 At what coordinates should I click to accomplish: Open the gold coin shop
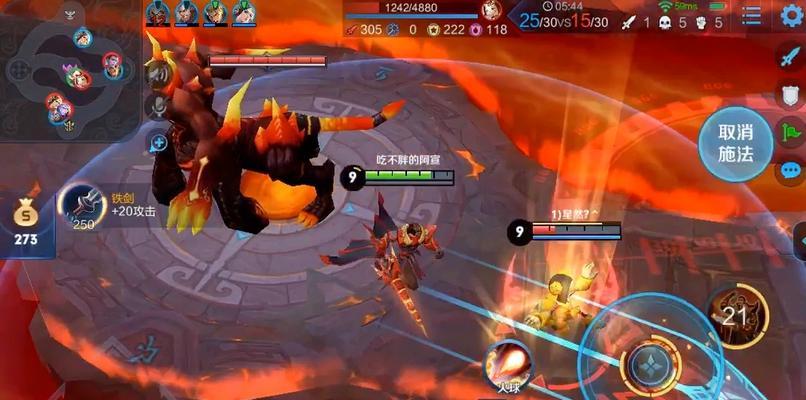(x=26, y=221)
